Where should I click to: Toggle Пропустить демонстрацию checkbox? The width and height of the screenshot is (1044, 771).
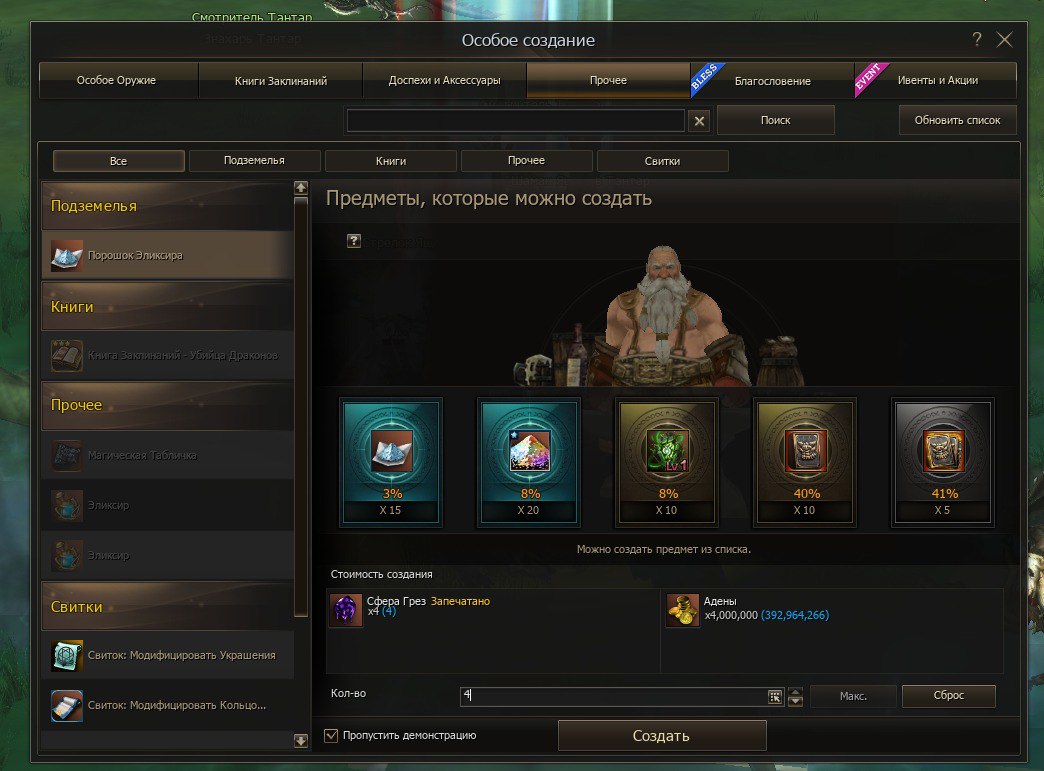click(332, 736)
